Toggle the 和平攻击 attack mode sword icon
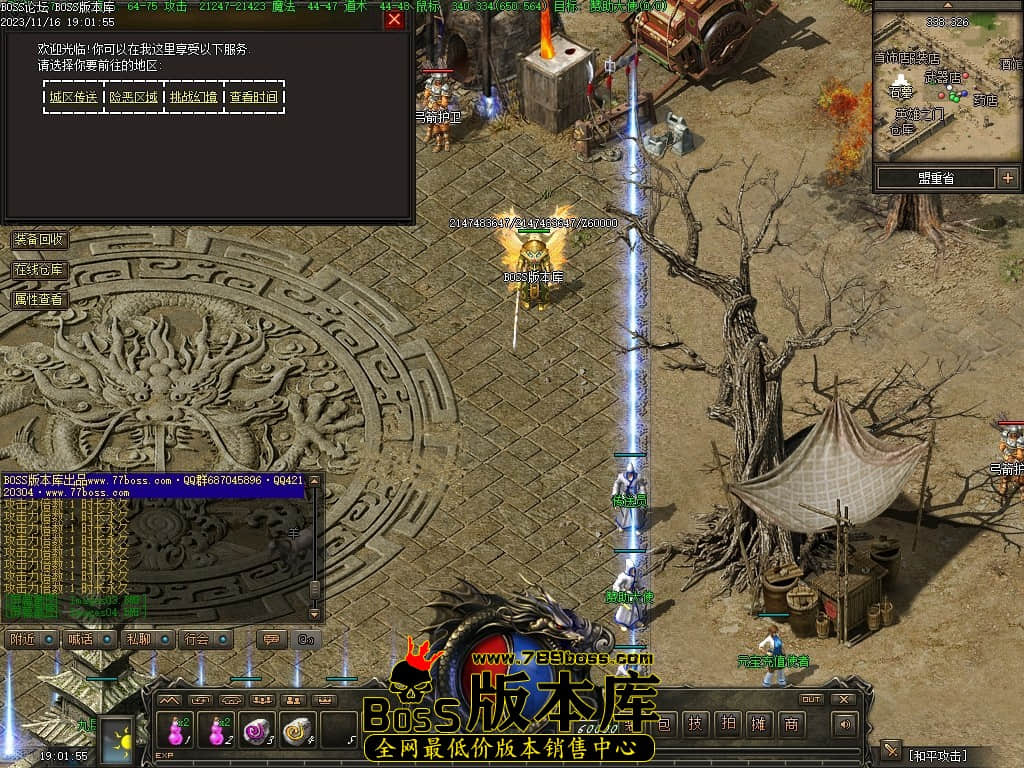This screenshot has height=768, width=1024. 891,751
